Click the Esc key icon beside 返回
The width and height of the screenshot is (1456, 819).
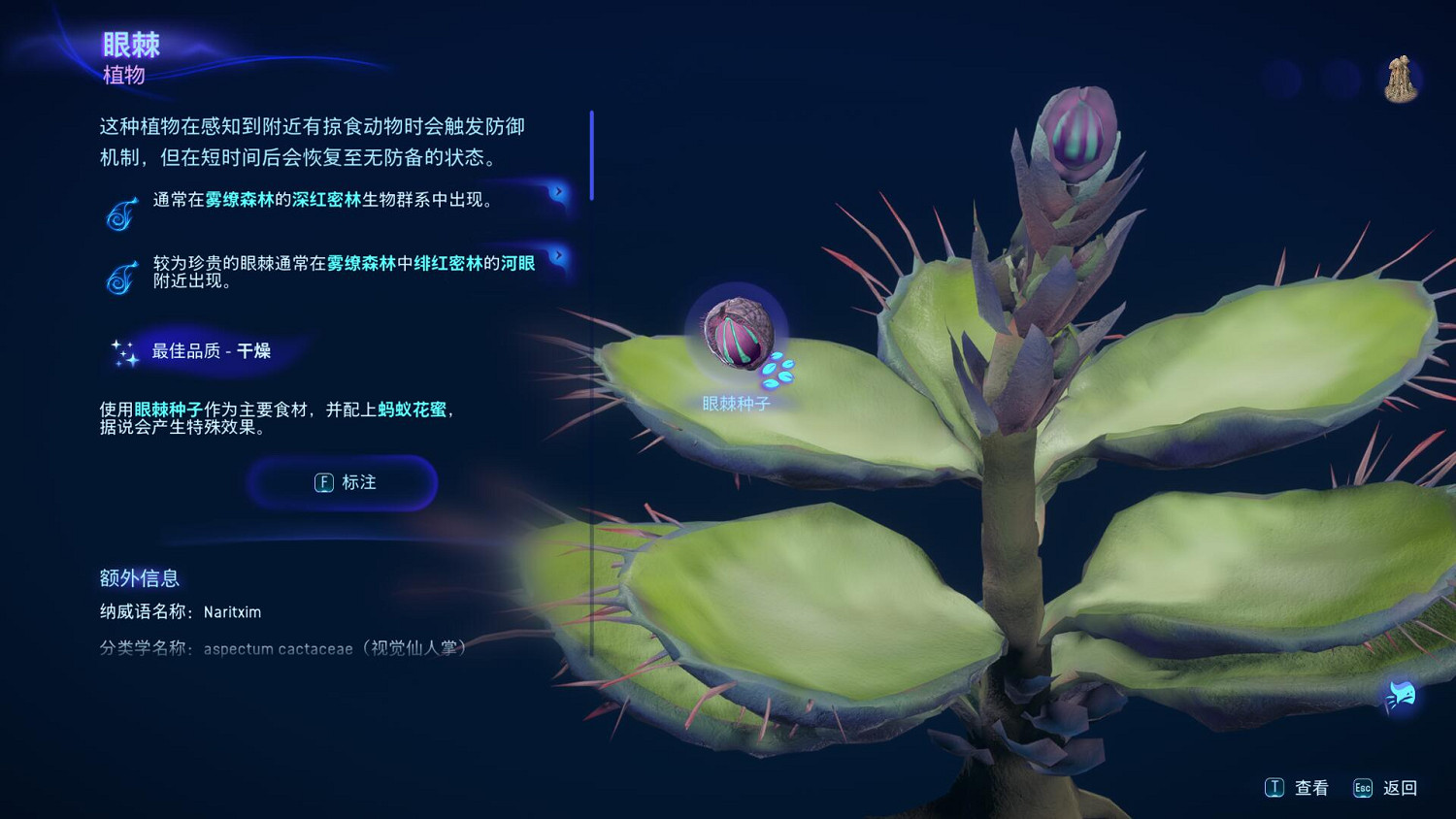pyautogui.click(x=1363, y=788)
